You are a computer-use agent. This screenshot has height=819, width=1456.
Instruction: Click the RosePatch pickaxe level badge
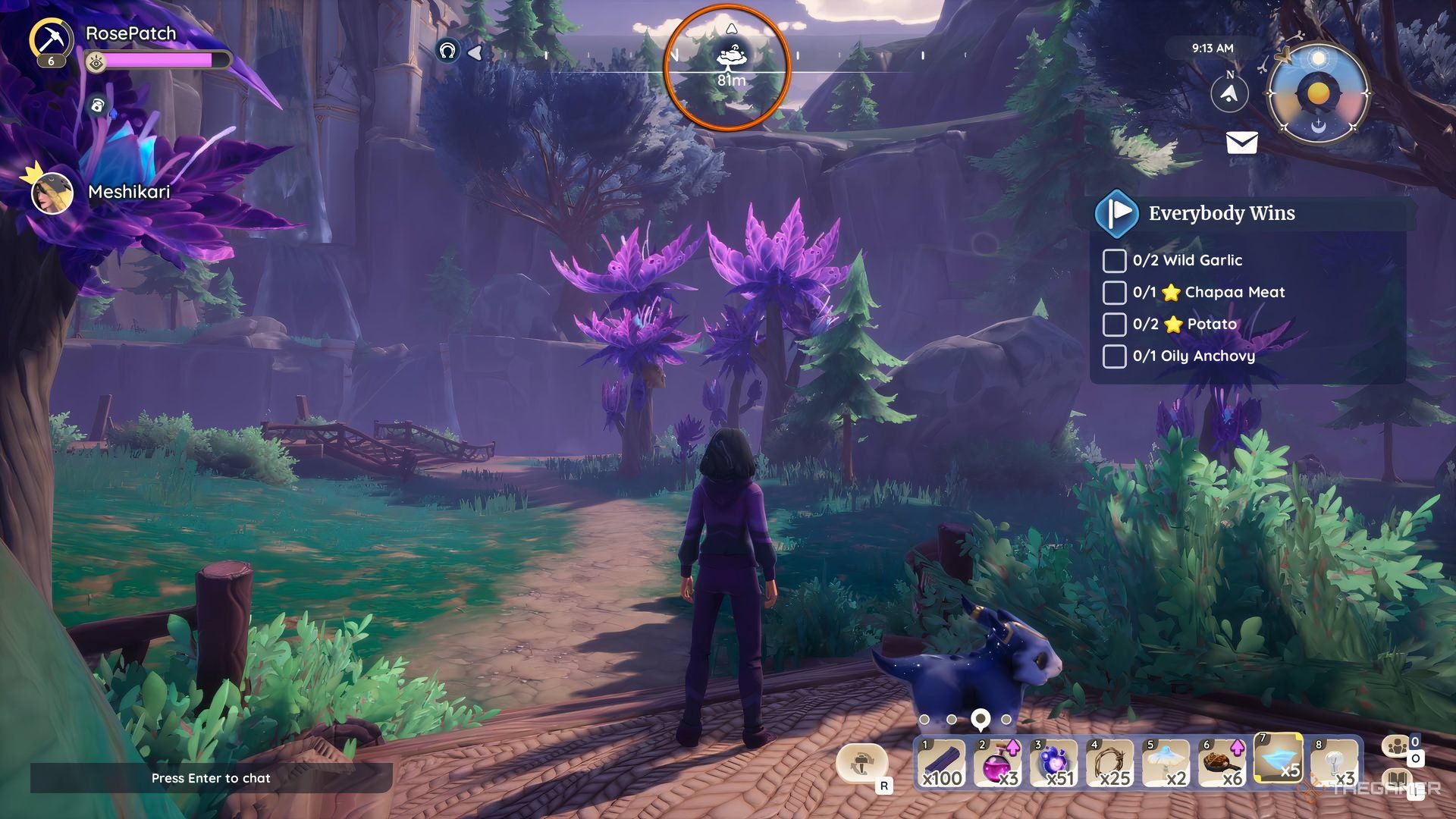[52, 42]
